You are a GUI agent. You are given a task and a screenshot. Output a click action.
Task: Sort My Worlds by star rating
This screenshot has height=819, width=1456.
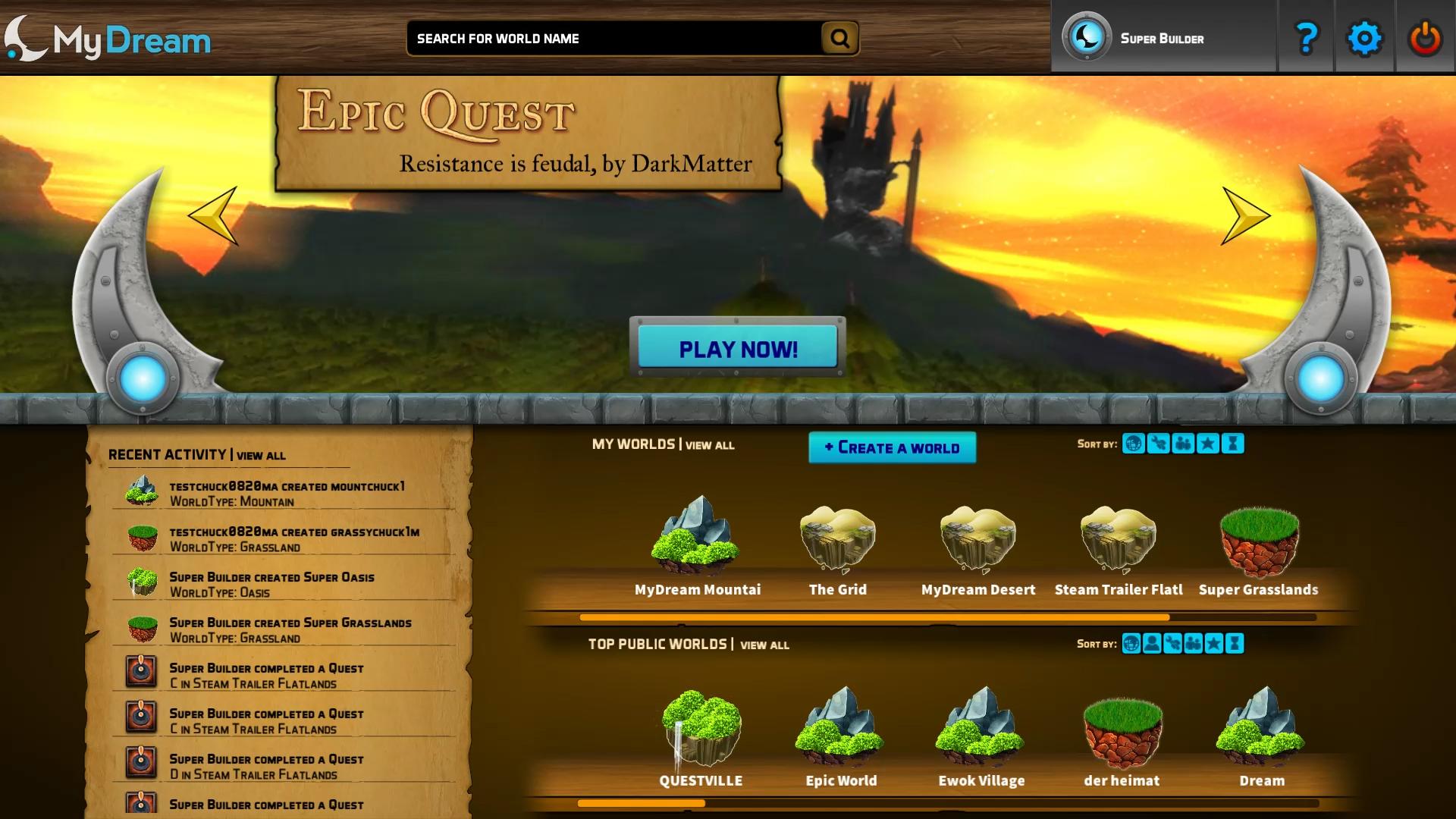pyautogui.click(x=1208, y=444)
